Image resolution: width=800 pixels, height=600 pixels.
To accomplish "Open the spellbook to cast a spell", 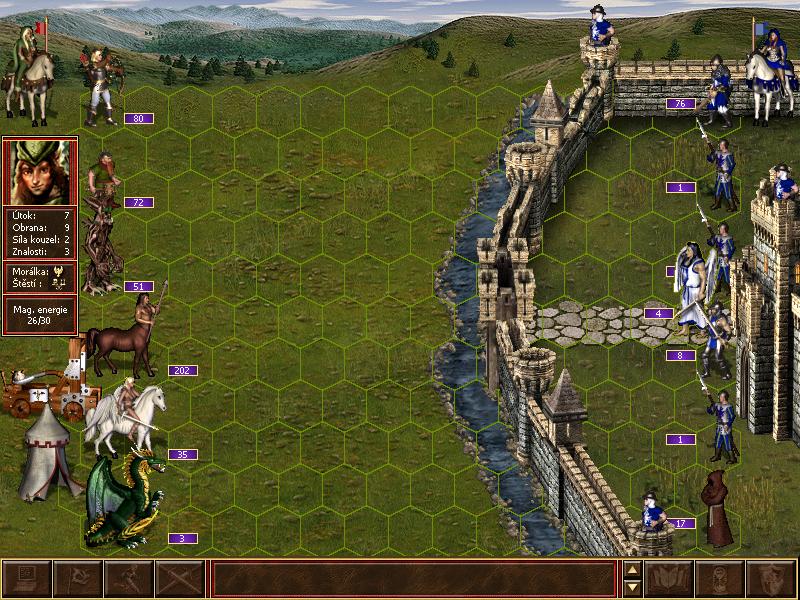I will pyautogui.click(x=669, y=578).
